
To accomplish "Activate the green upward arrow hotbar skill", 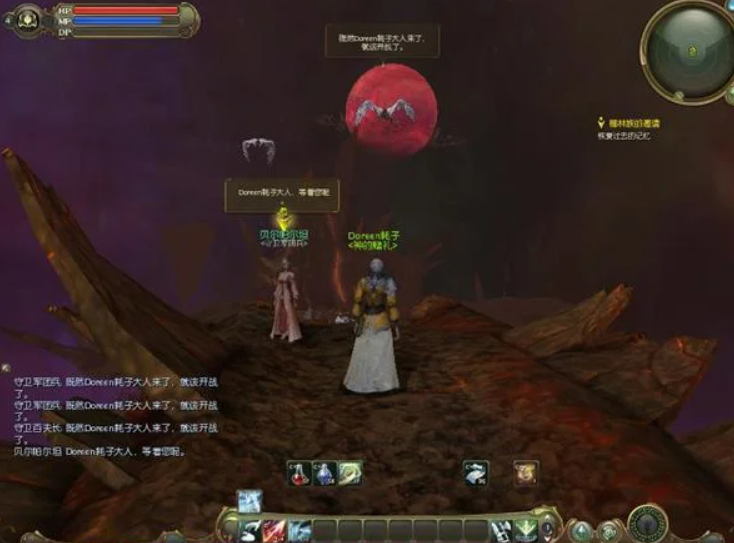I will click(x=526, y=530).
